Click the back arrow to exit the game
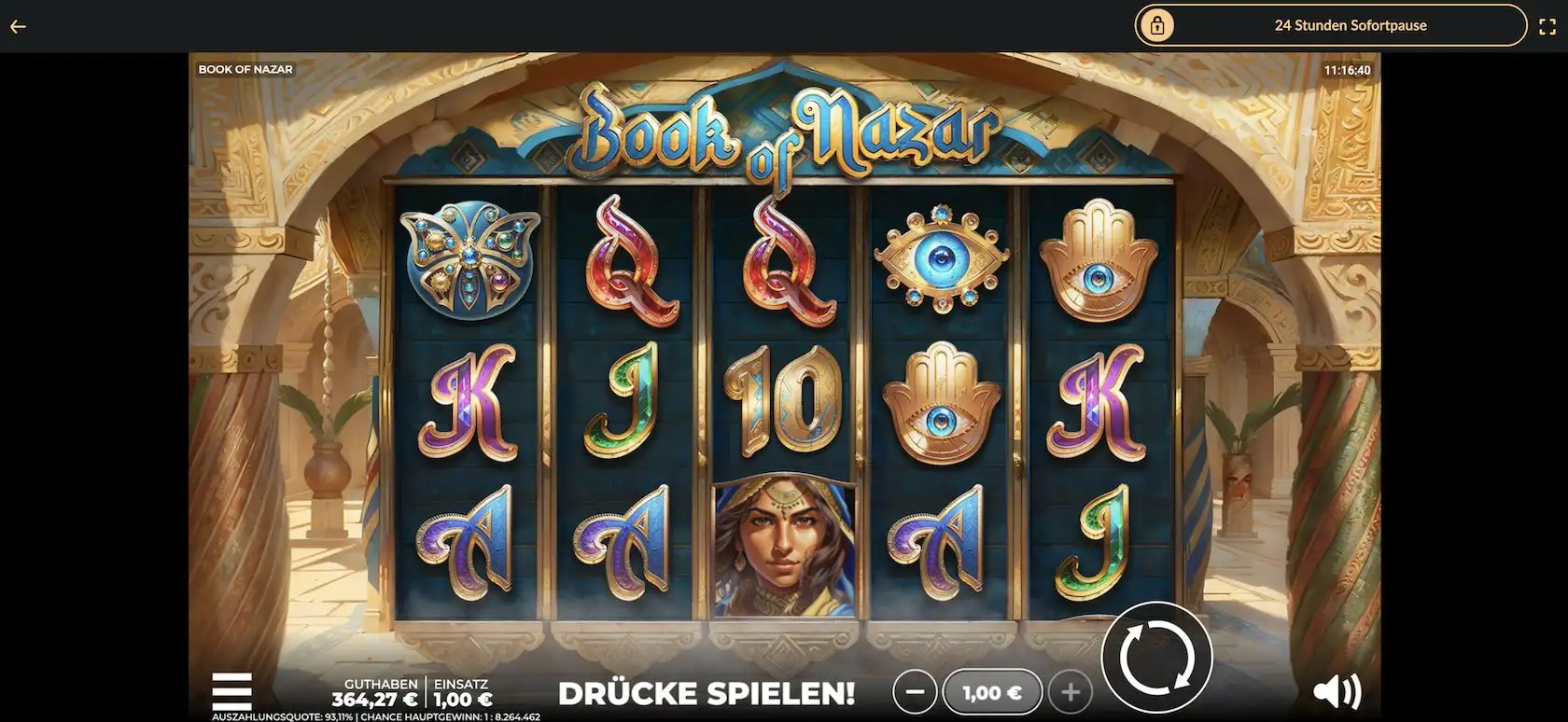The height and width of the screenshot is (722, 1568). tap(17, 26)
